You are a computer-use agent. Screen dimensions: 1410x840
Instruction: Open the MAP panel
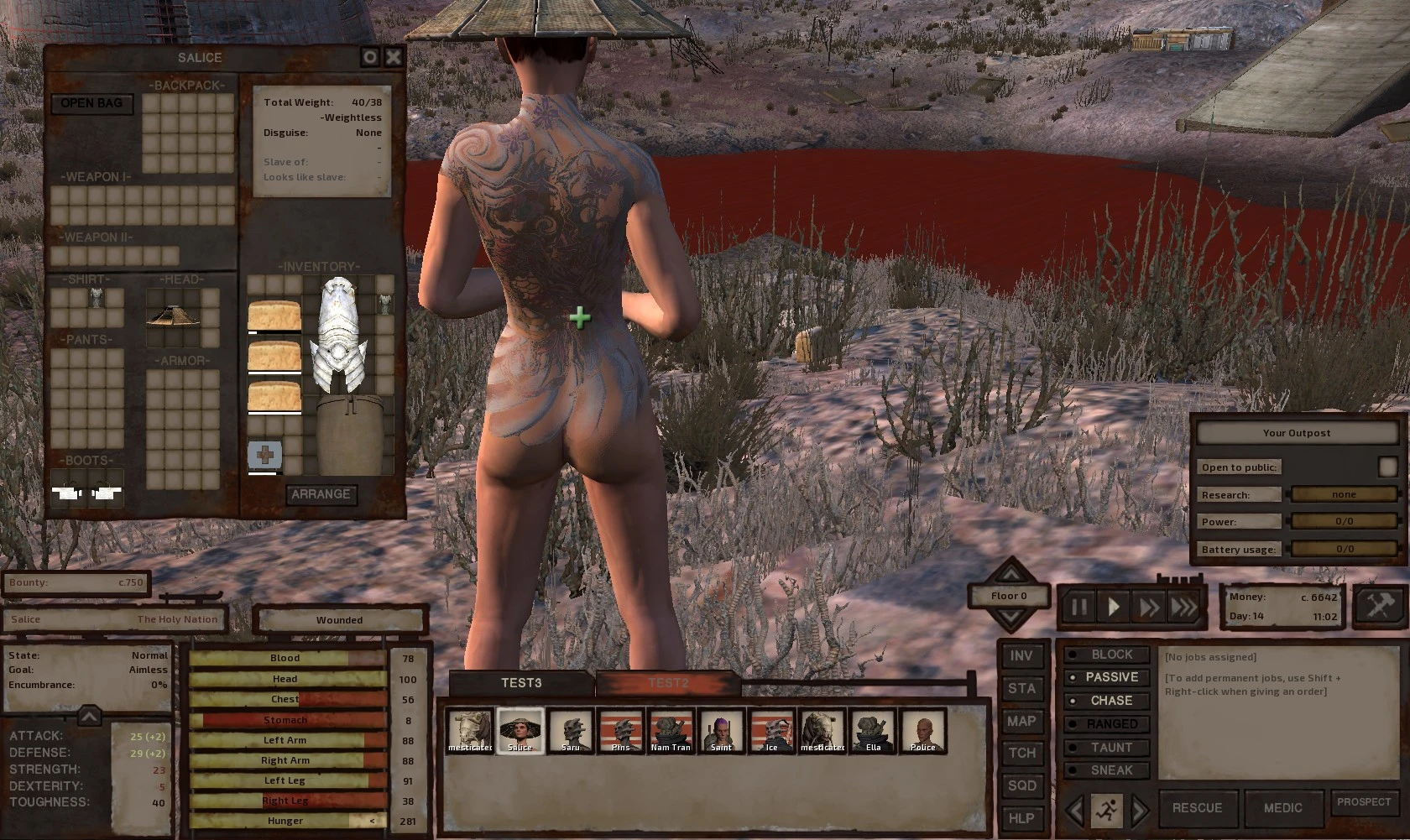pyautogui.click(x=1021, y=721)
